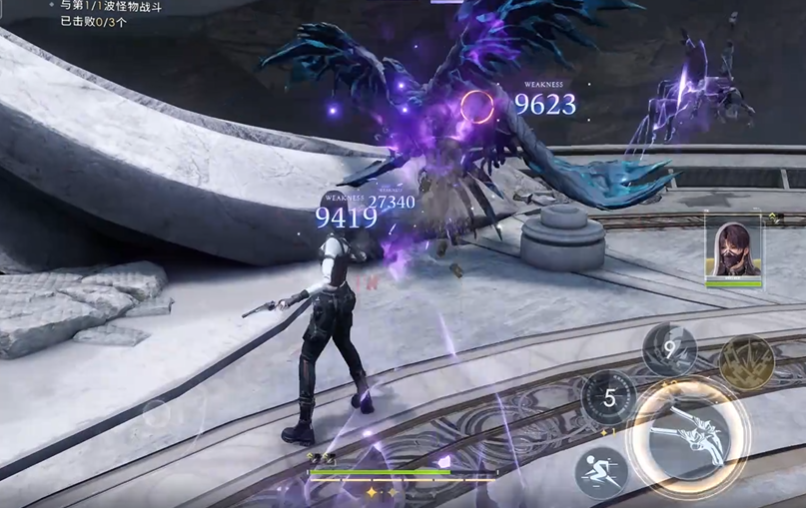Switch to the masked teammate portrait
The height and width of the screenshot is (508, 806).
[x=733, y=249]
